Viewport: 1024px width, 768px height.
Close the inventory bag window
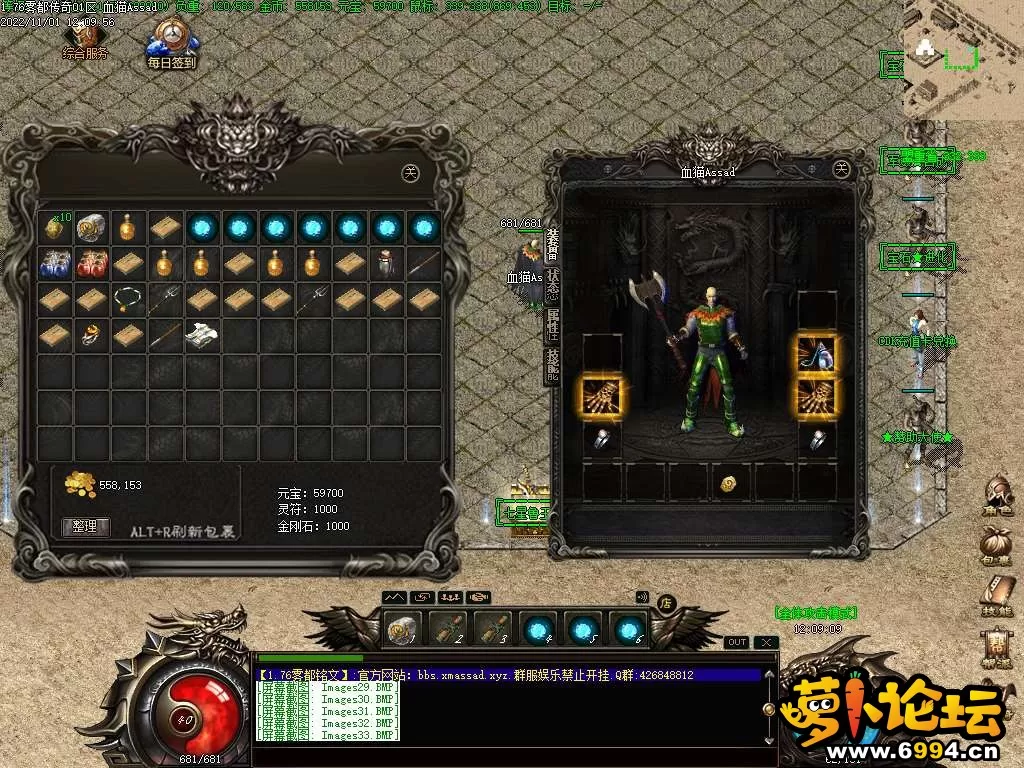point(409,172)
